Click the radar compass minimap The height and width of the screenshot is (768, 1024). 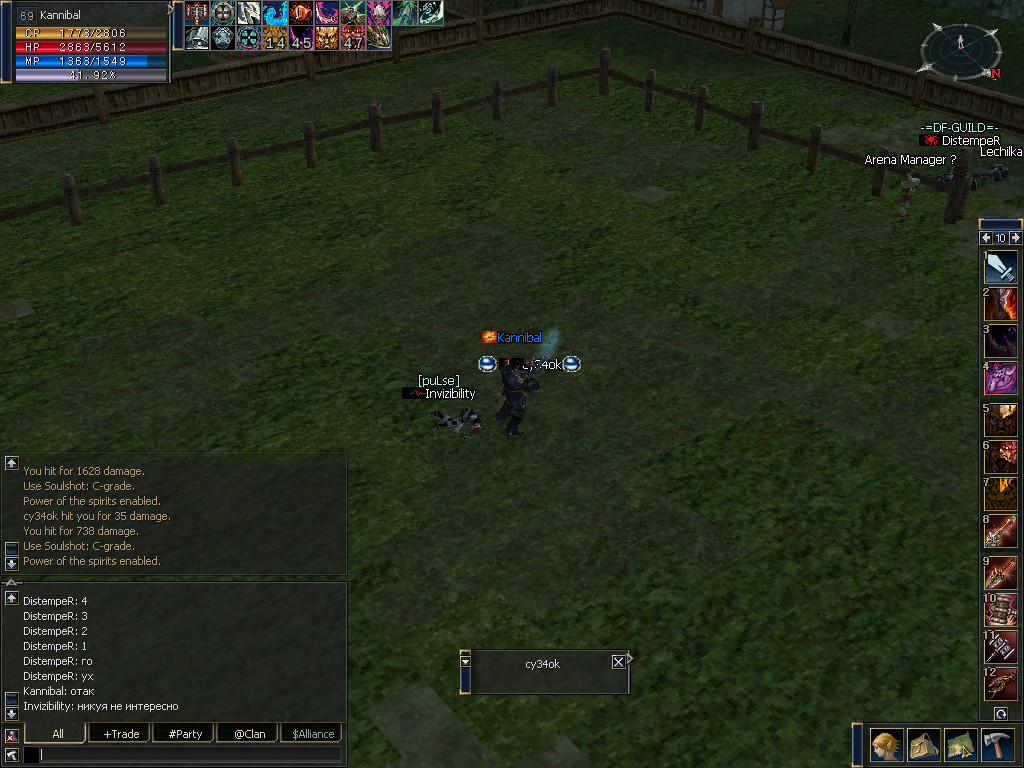click(x=960, y=50)
